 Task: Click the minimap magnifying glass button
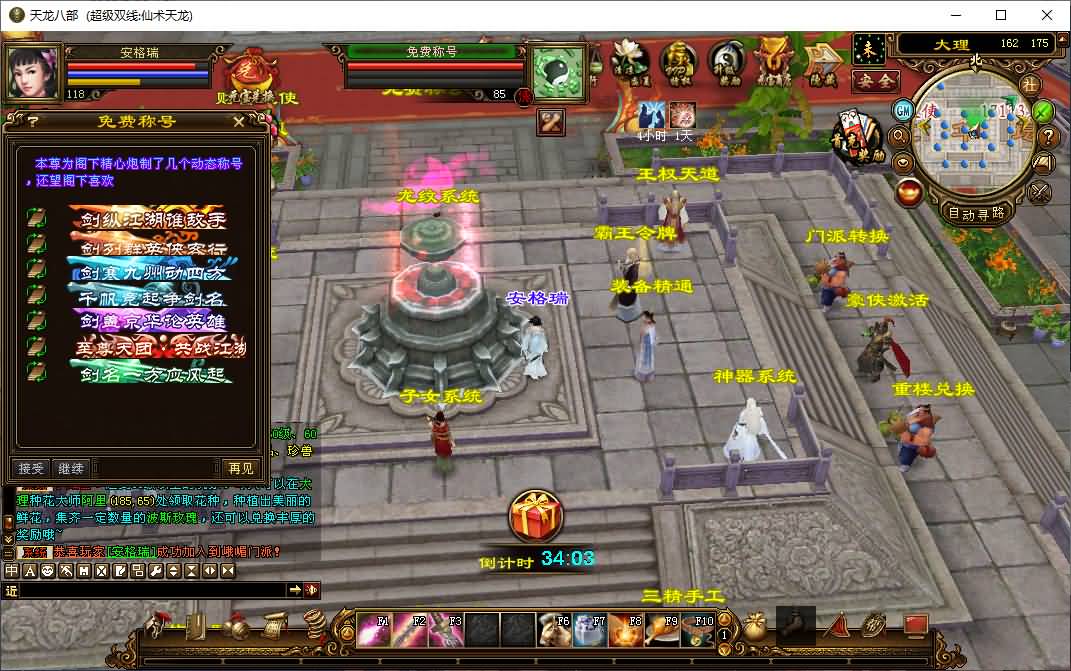tap(899, 136)
